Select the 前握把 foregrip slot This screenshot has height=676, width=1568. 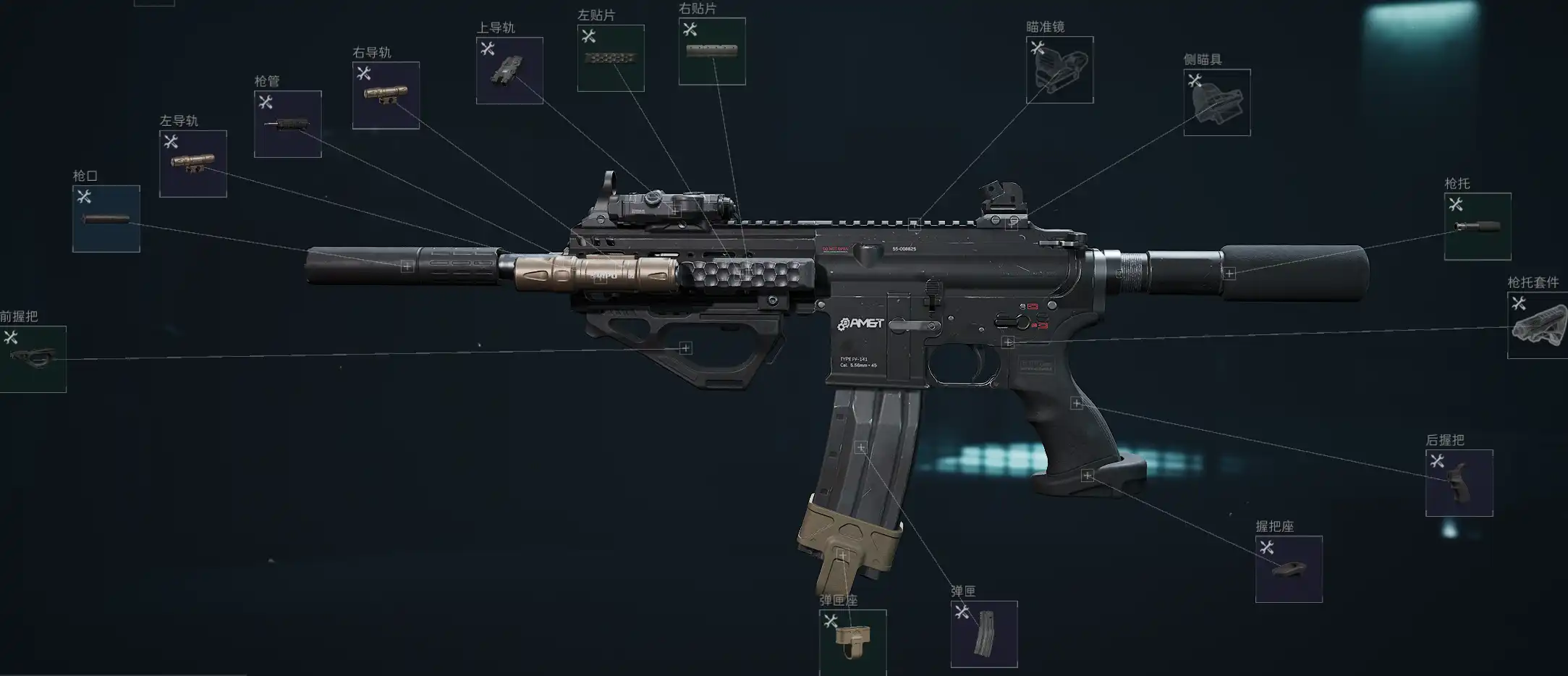[33, 359]
